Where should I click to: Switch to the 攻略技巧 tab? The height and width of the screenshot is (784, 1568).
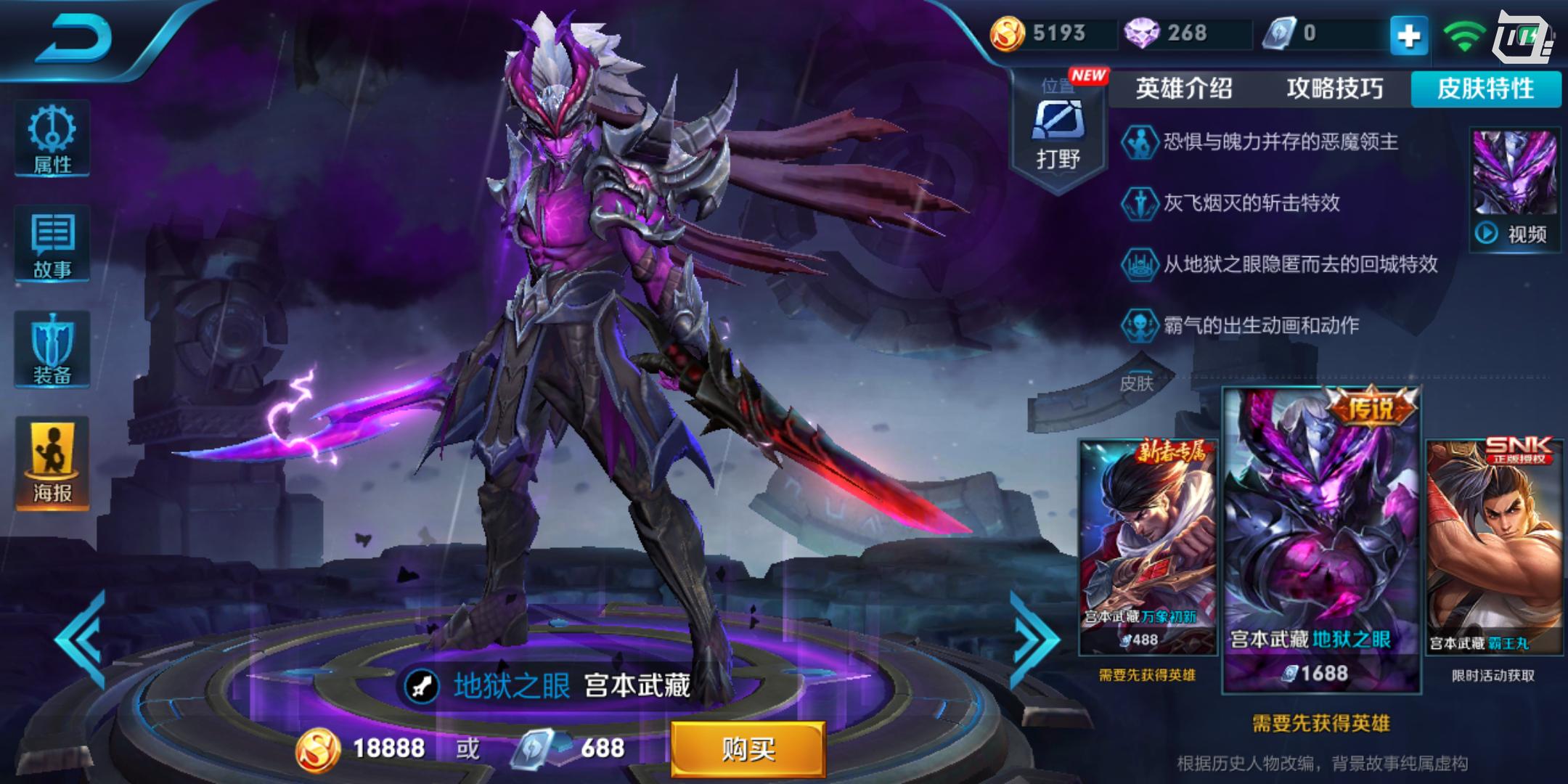click(x=1334, y=89)
